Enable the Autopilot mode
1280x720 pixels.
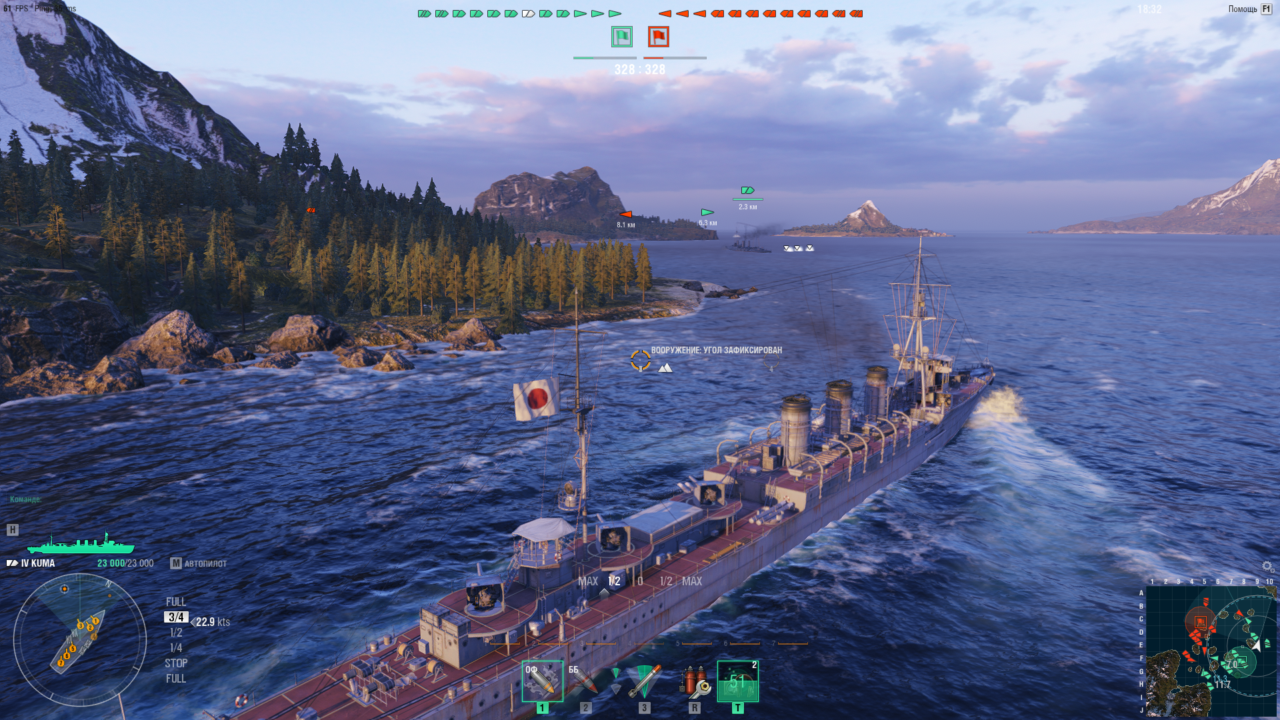pyautogui.click(x=203, y=563)
